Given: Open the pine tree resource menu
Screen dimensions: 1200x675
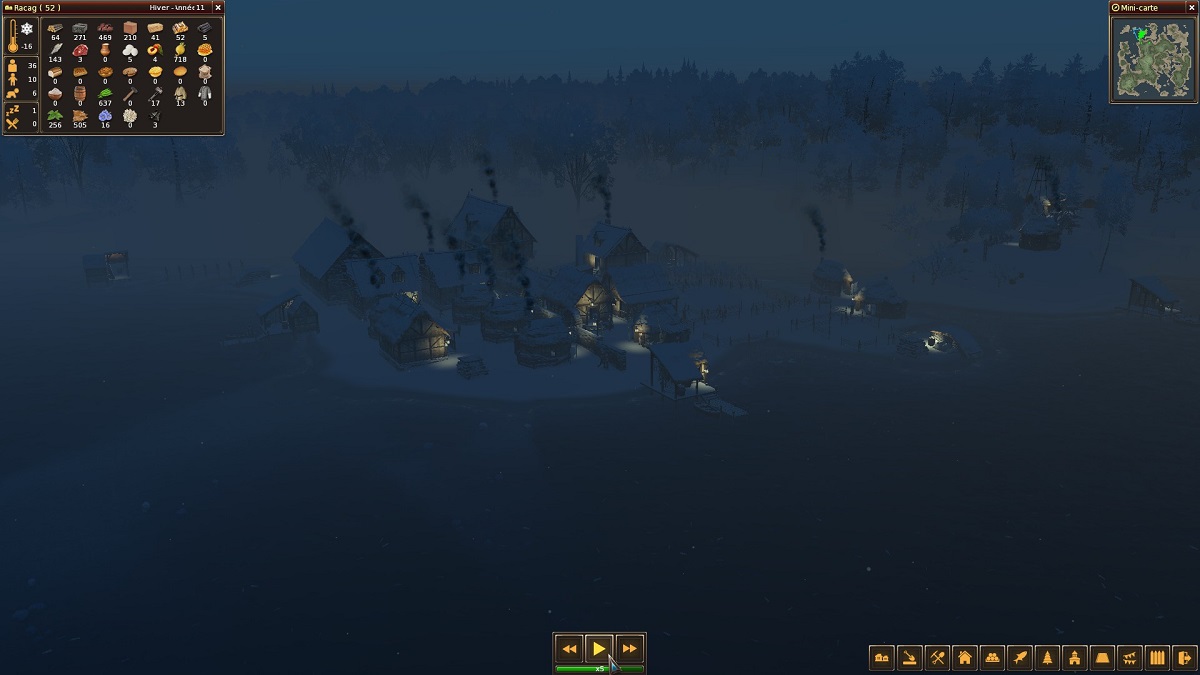Looking at the screenshot, I should point(1048,657).
